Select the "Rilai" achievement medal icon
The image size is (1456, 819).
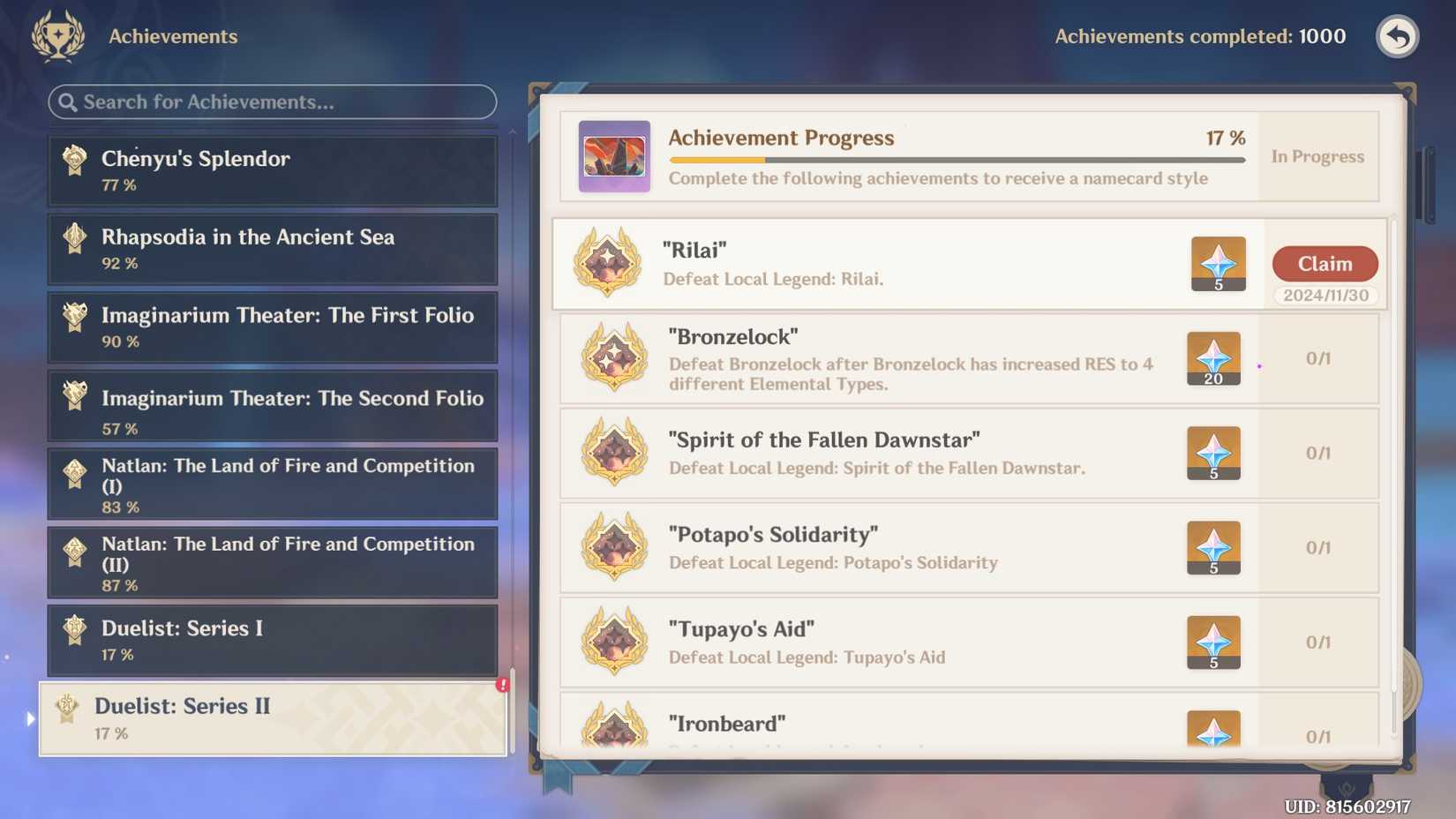pos(609,263)
